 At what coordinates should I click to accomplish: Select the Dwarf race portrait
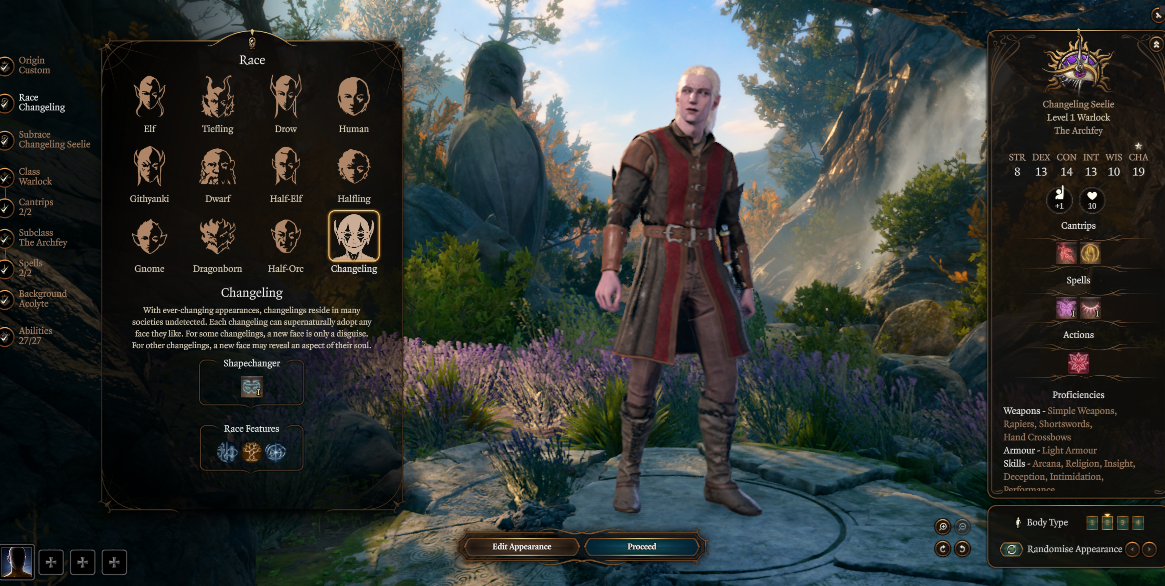tap(217, 167)
